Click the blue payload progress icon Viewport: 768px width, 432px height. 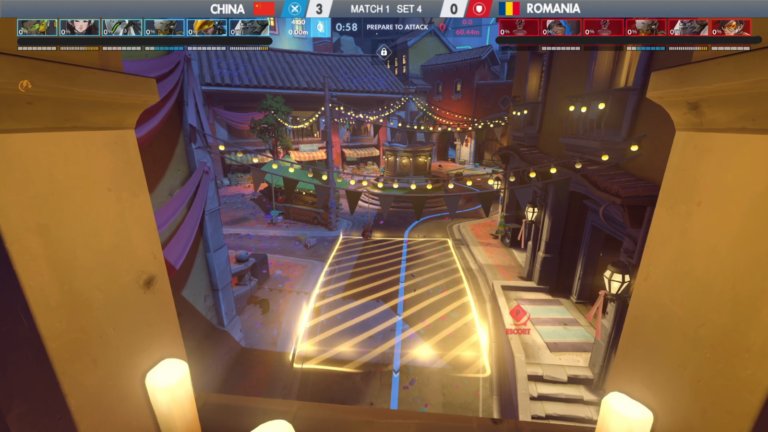(320, 27)
